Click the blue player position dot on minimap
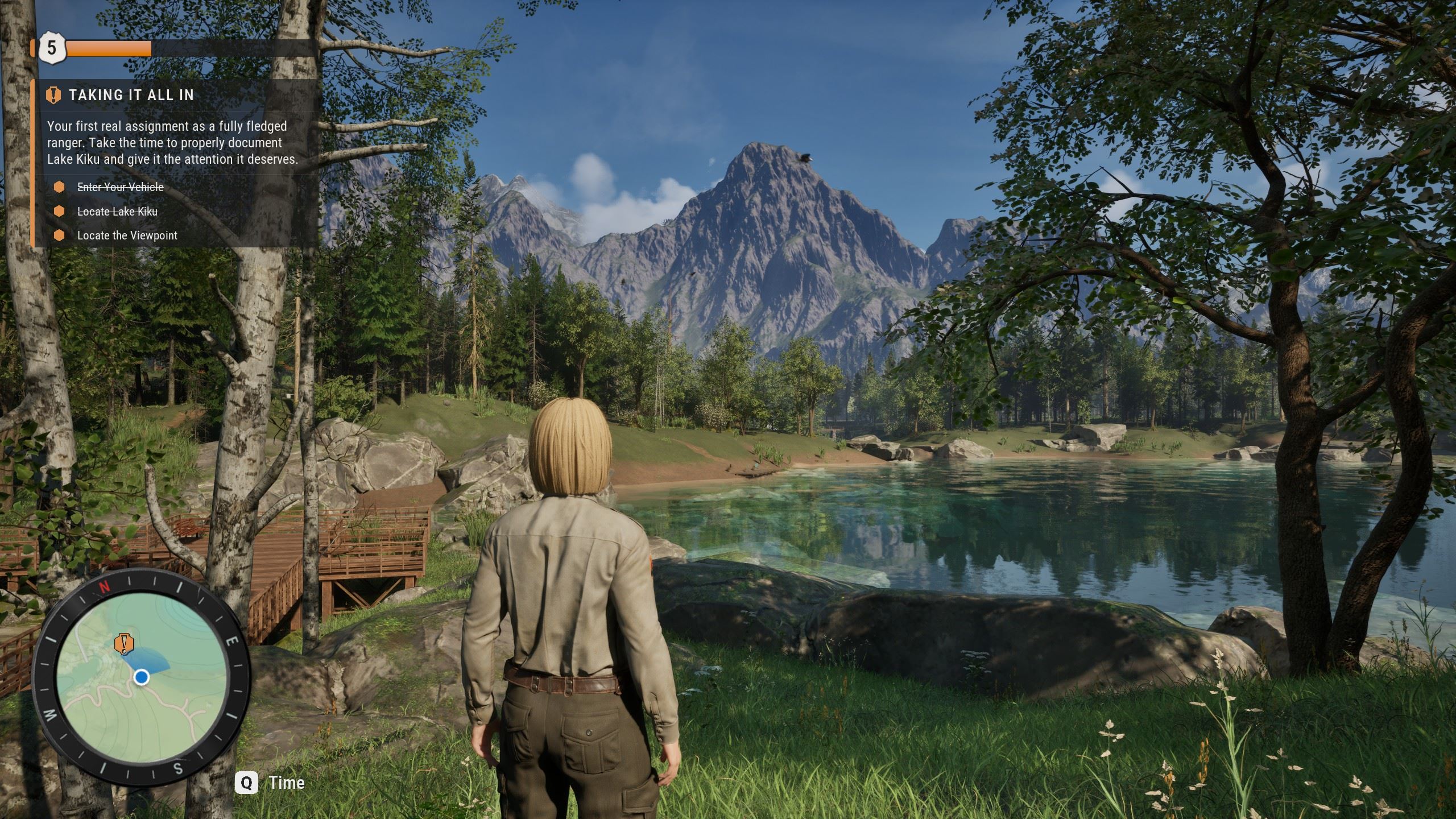Viewport: 1456px width, 819px height. pyautogui.click(x=142, y=677)
